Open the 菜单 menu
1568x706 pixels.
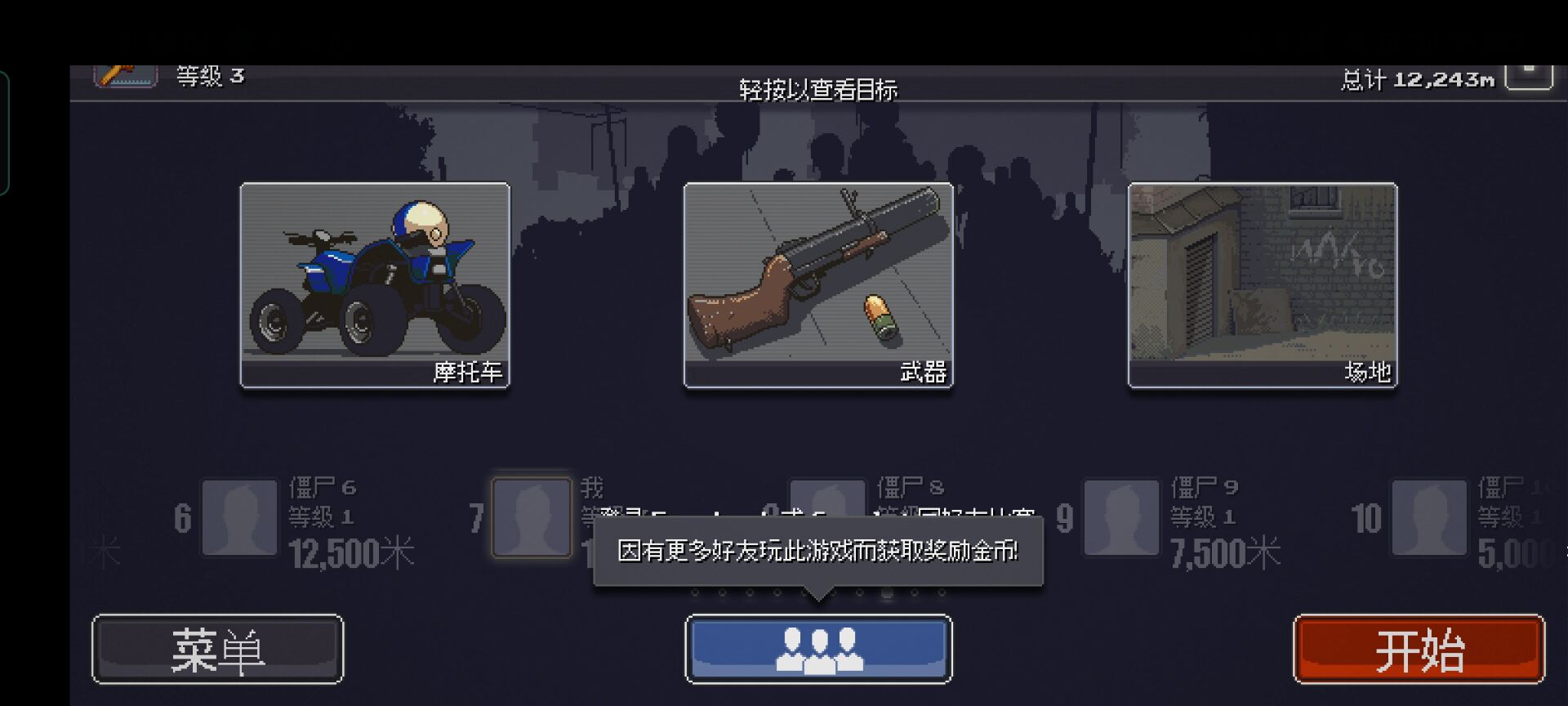216,648
